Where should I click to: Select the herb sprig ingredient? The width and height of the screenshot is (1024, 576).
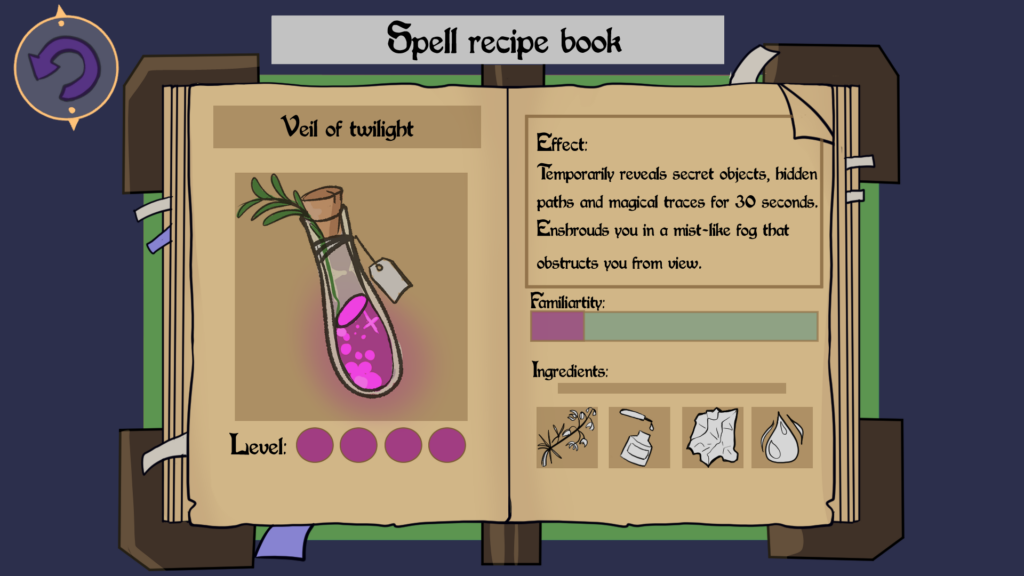567,437
